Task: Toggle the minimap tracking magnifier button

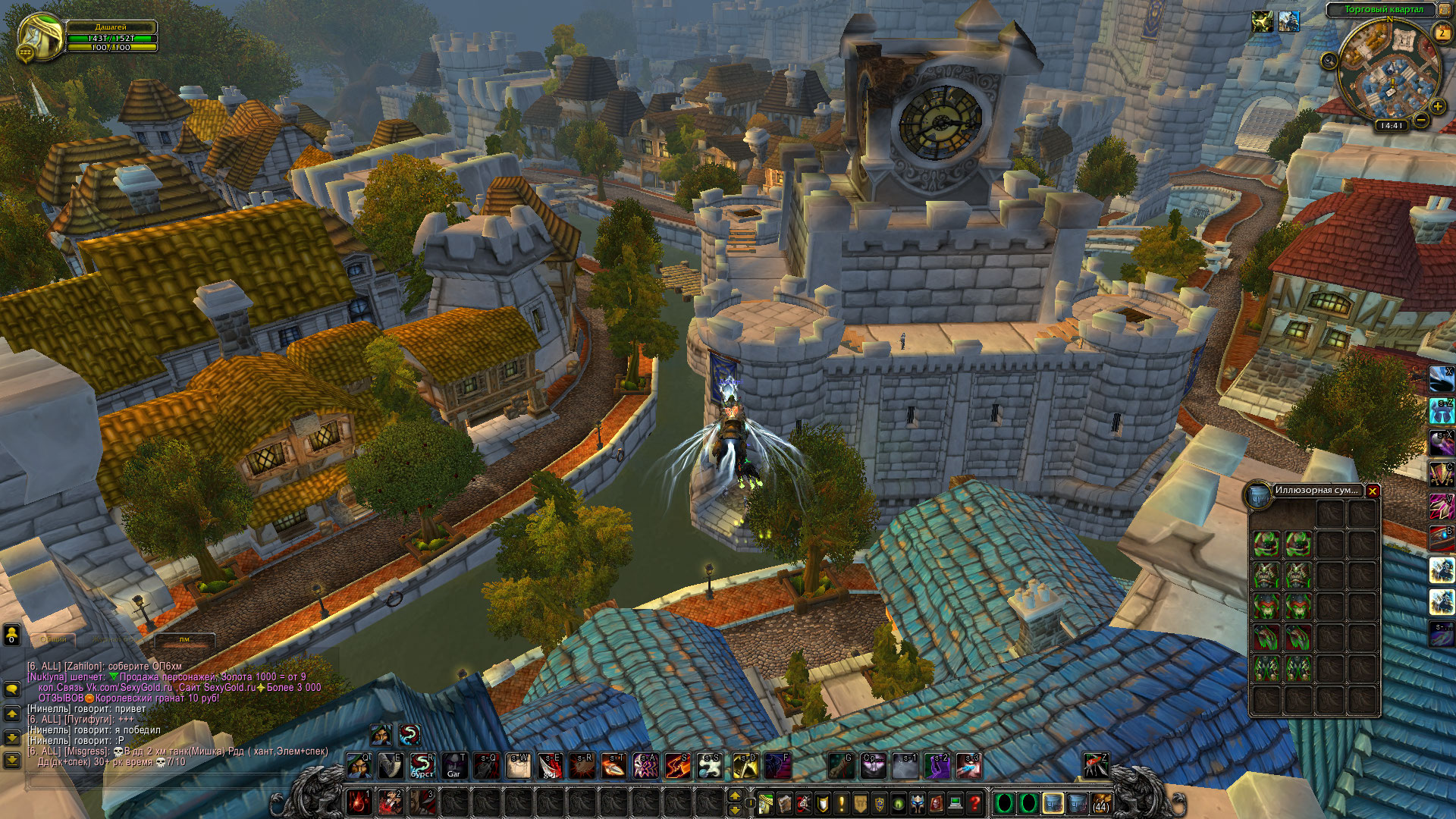Action: (x=1329, y=61)
